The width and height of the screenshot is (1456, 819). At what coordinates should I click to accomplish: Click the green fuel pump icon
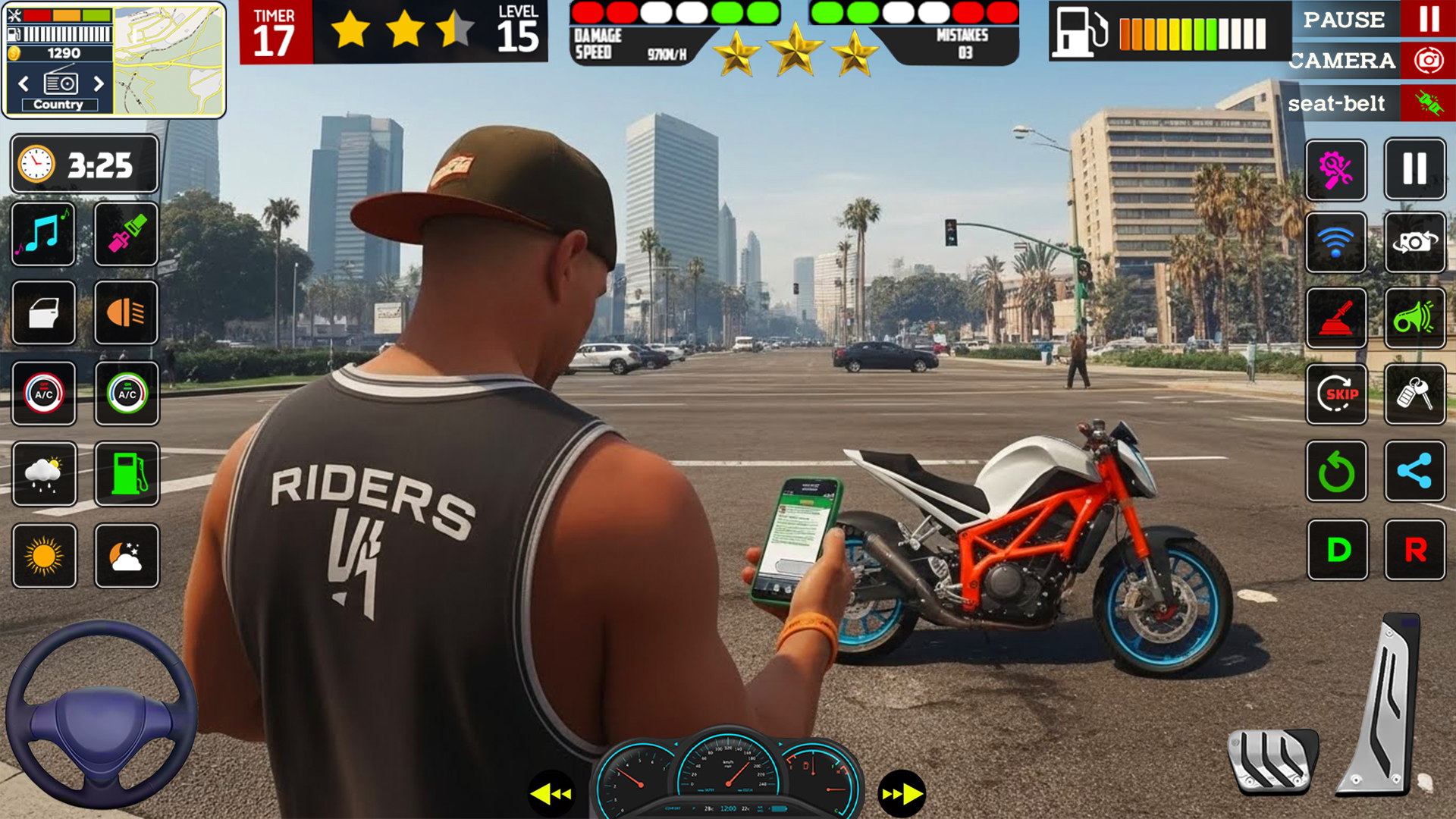tap(126, 474)
